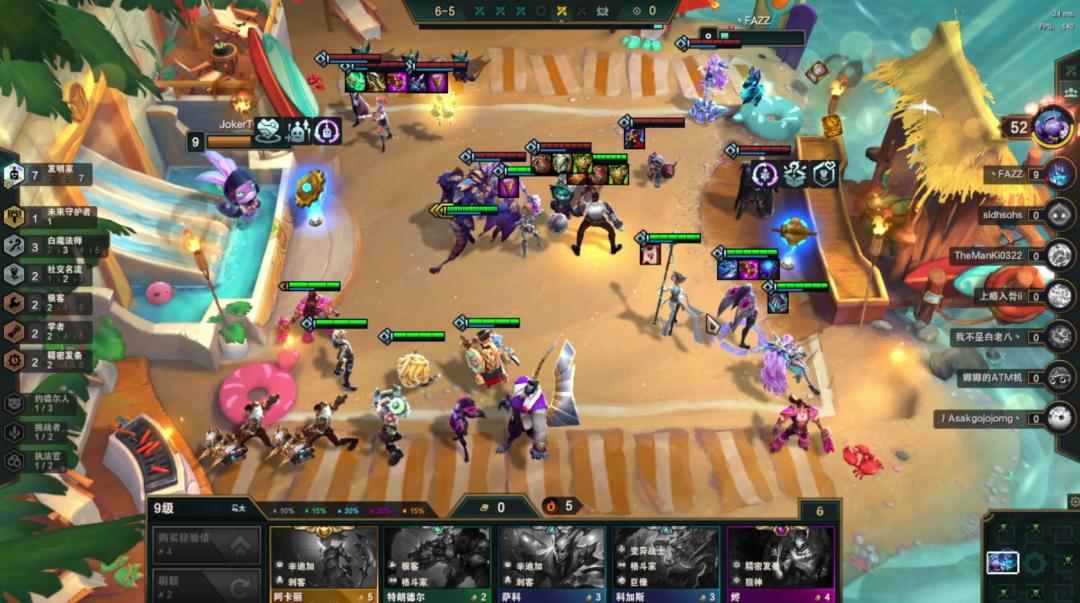
Task: Open settings gear above the minimap
Action: pyautogui.click(x=1073, y=502)
